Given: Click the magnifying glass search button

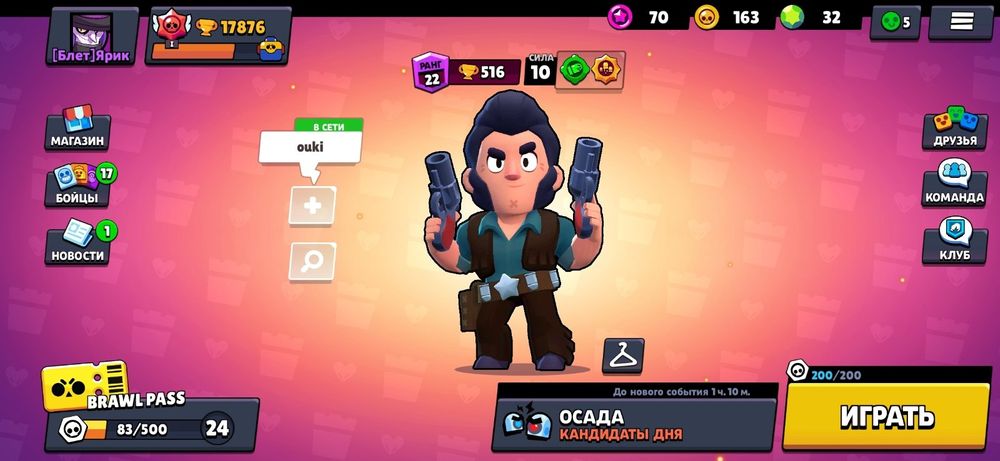Looking at the screenshot, I should coord(312,261).
